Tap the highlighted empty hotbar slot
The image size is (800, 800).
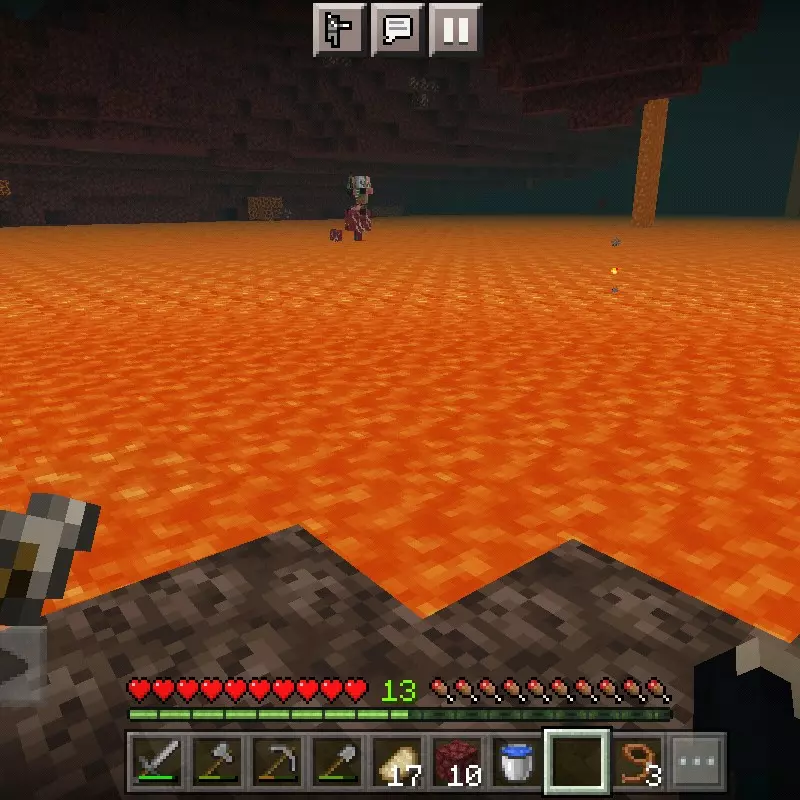coord(577,763)
